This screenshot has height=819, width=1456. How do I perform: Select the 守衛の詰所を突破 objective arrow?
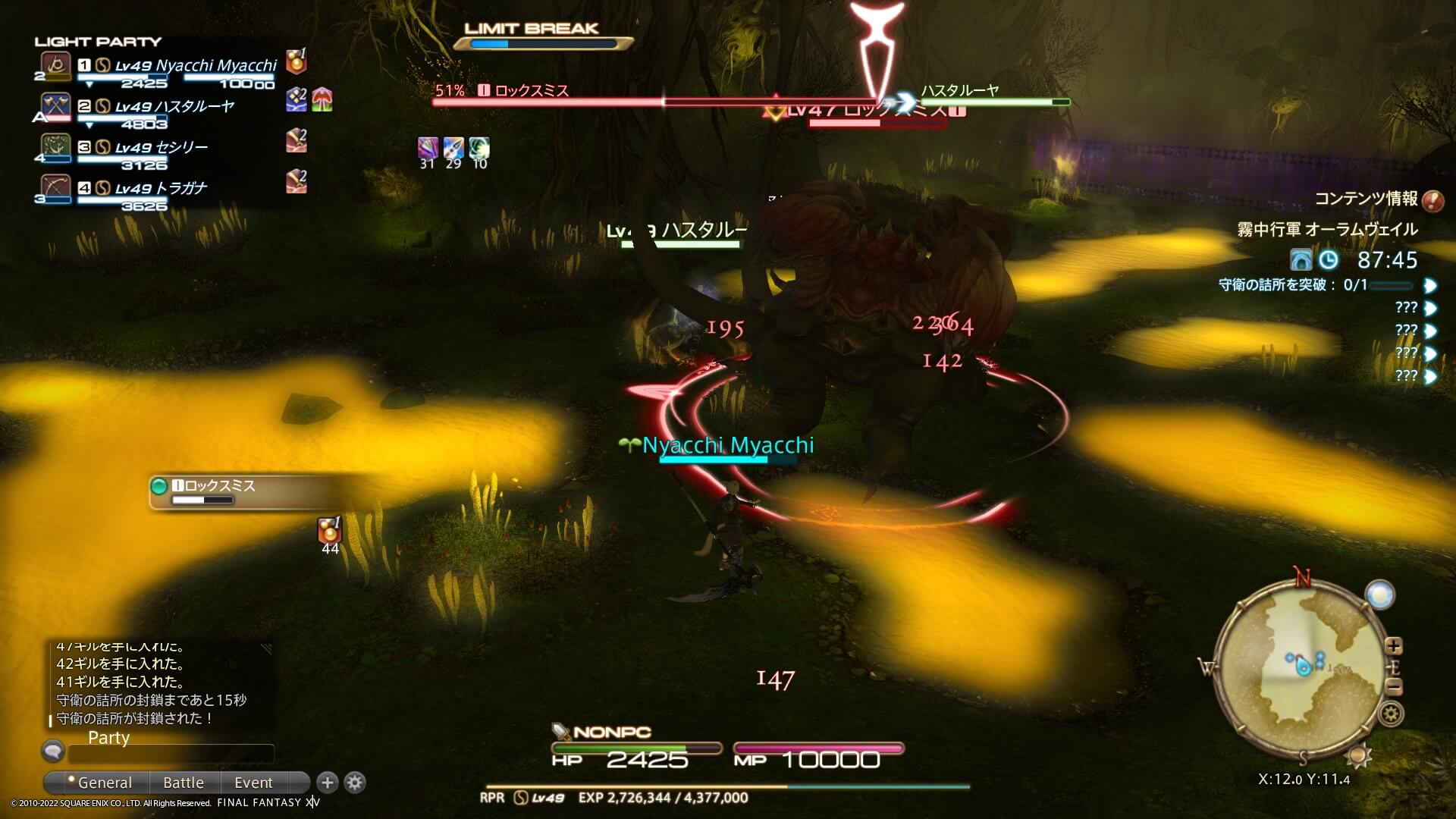[1430, 285]
